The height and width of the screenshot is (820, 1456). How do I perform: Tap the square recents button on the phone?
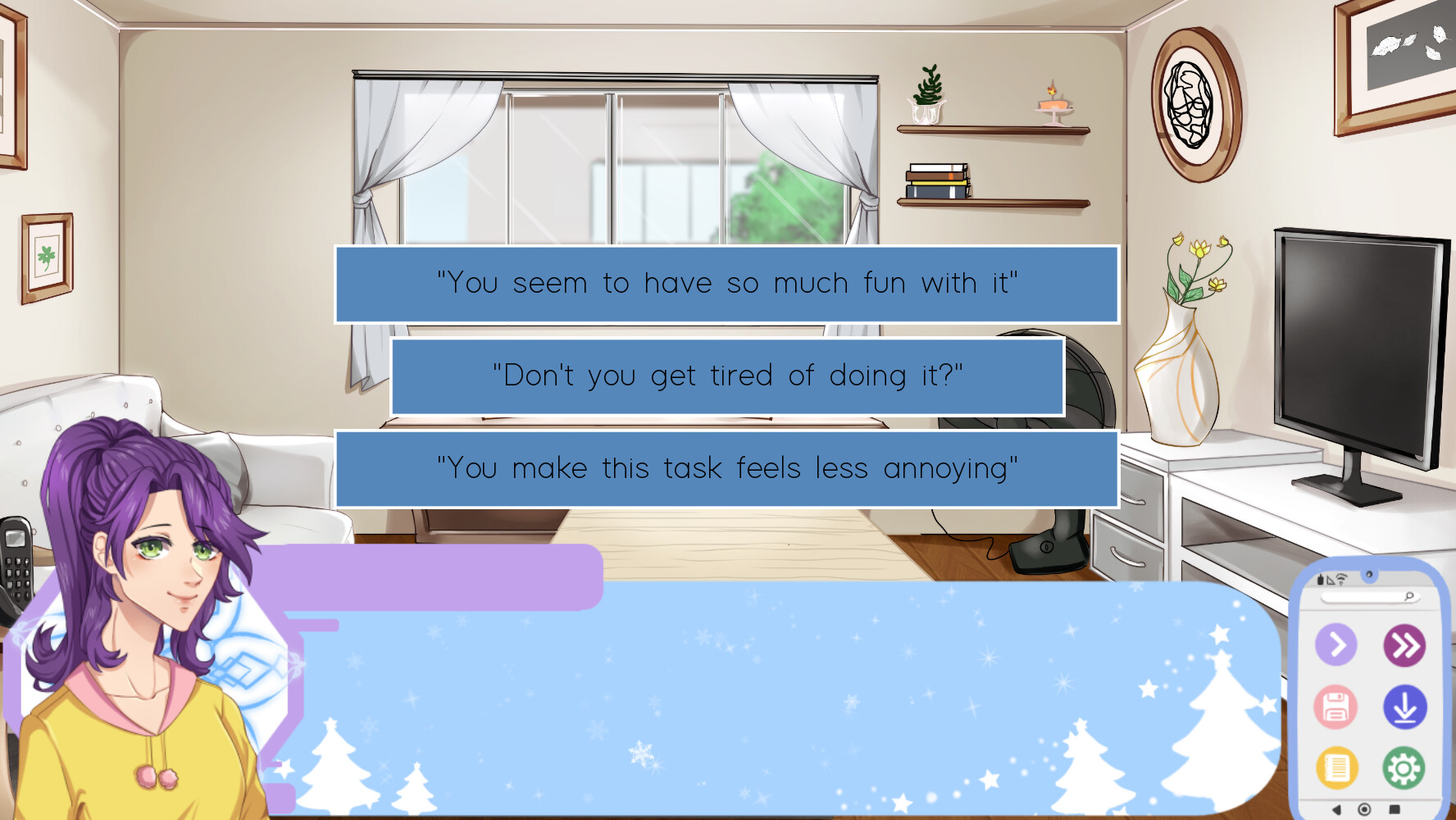tap(1394, 809)
